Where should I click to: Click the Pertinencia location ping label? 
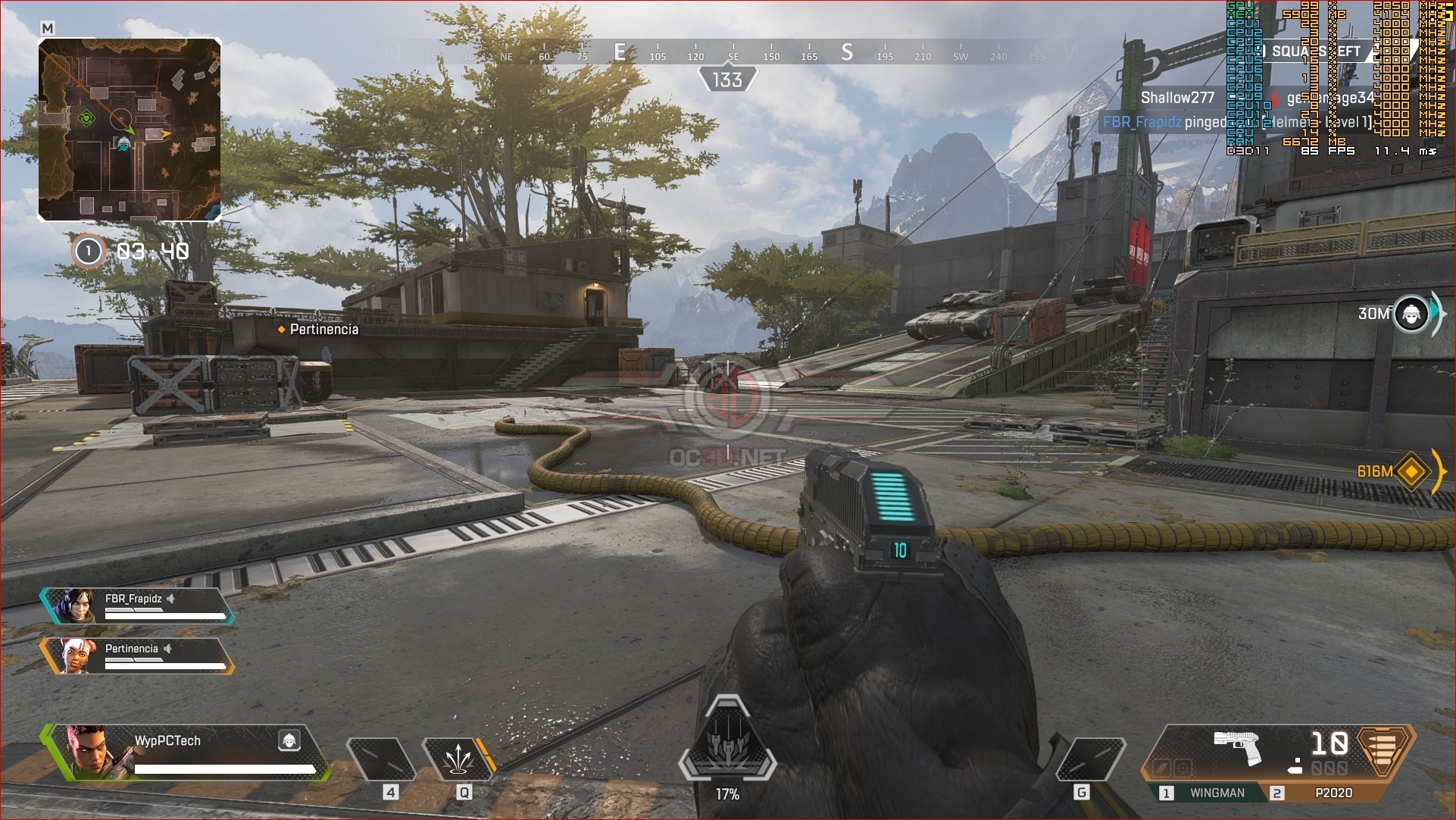click(318, 330)
